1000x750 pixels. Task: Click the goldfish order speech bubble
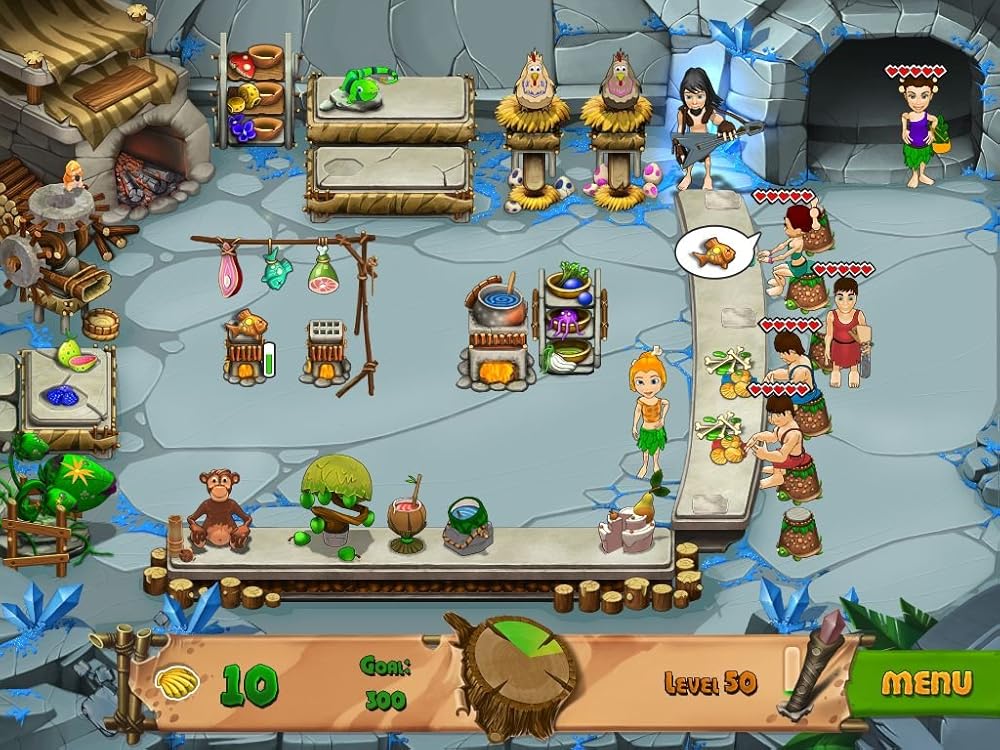tap(716, 251)
